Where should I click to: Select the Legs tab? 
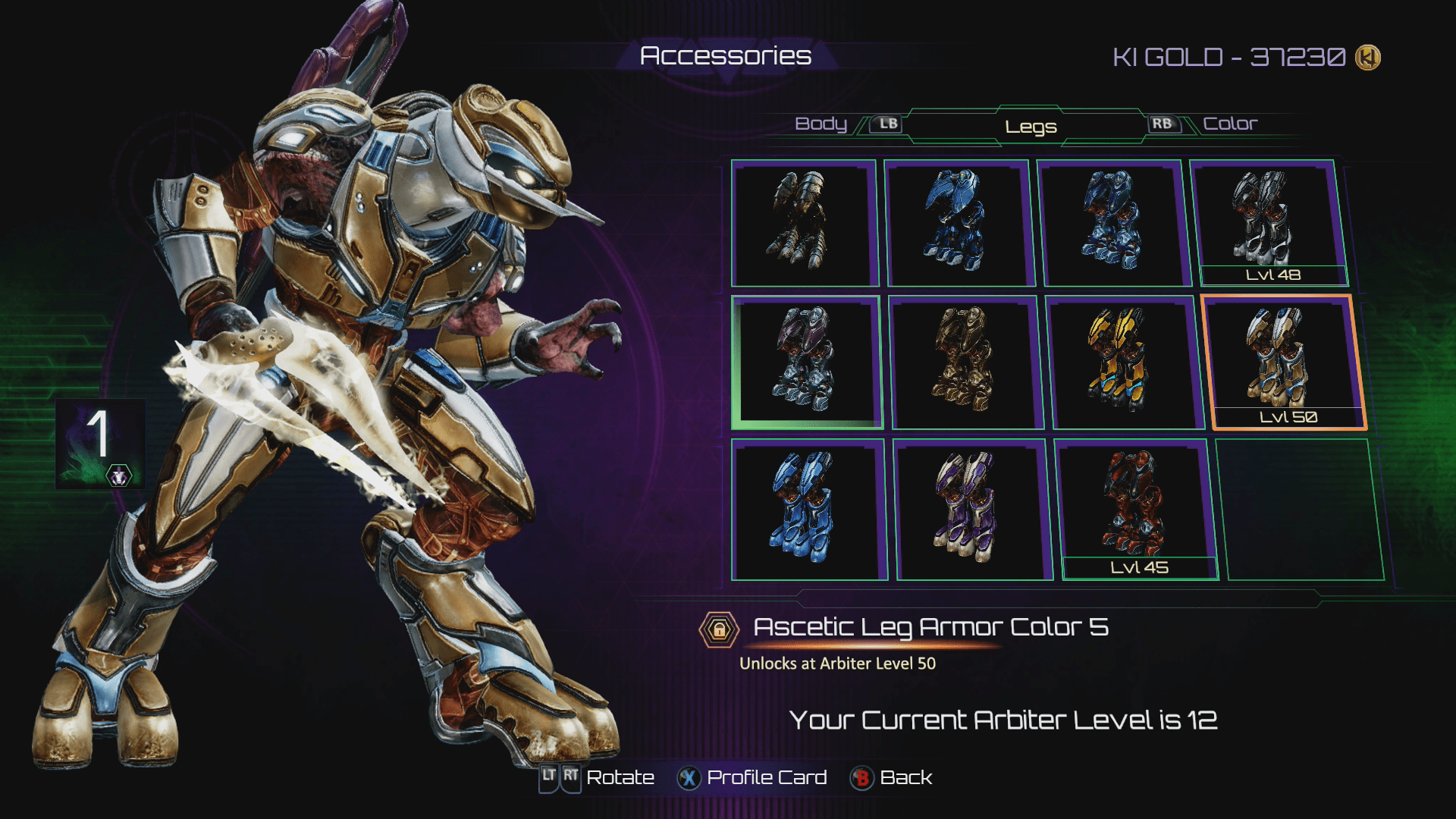click(x=1031, y=127)
